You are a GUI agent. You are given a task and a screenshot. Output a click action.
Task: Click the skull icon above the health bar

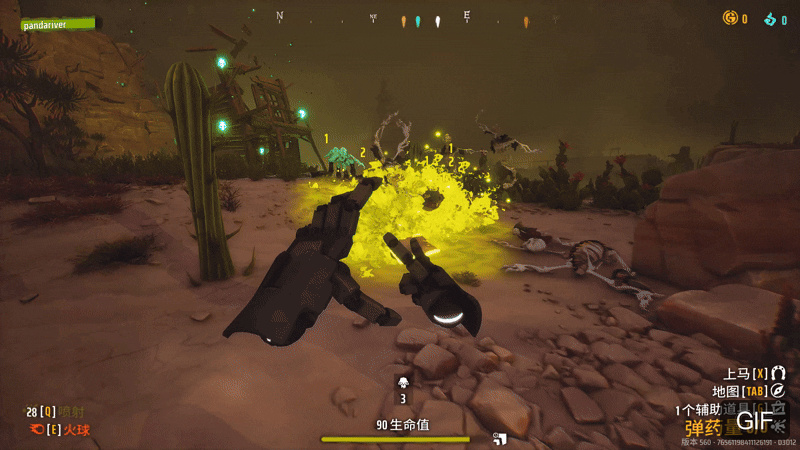tap(403, 381)
